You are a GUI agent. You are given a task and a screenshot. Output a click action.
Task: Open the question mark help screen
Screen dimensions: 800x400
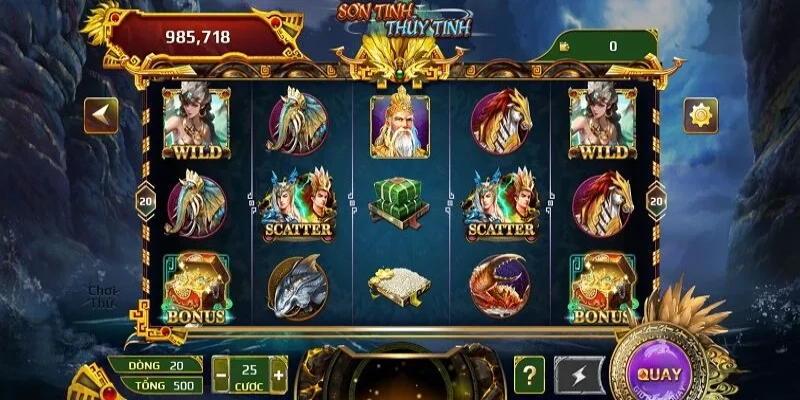tap(529, 374)
